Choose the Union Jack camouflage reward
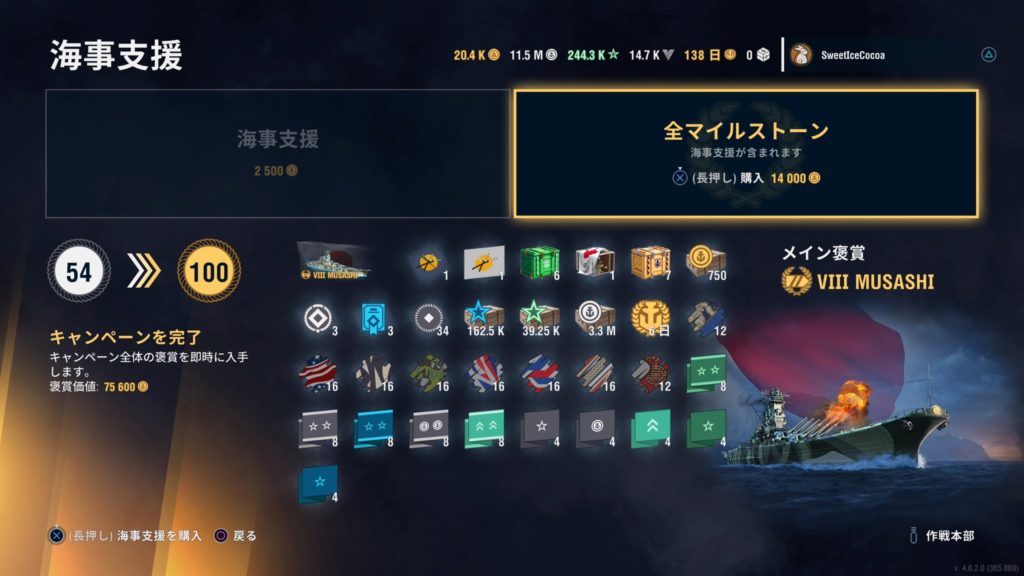The image size is (1024, 576). pyautogui.click(x=483, y=374)
